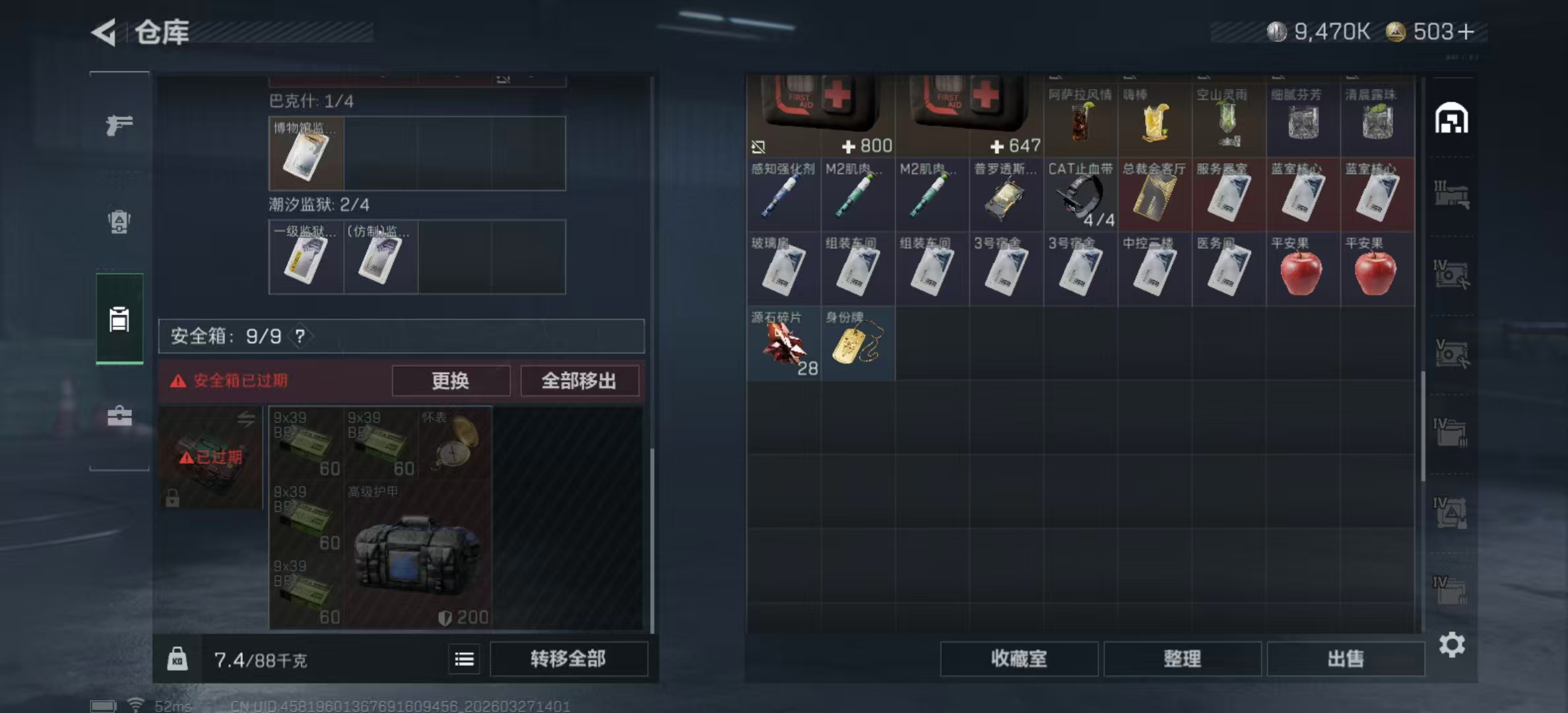Open the help ? beside 安全箱 9/9

pos(300,335)
